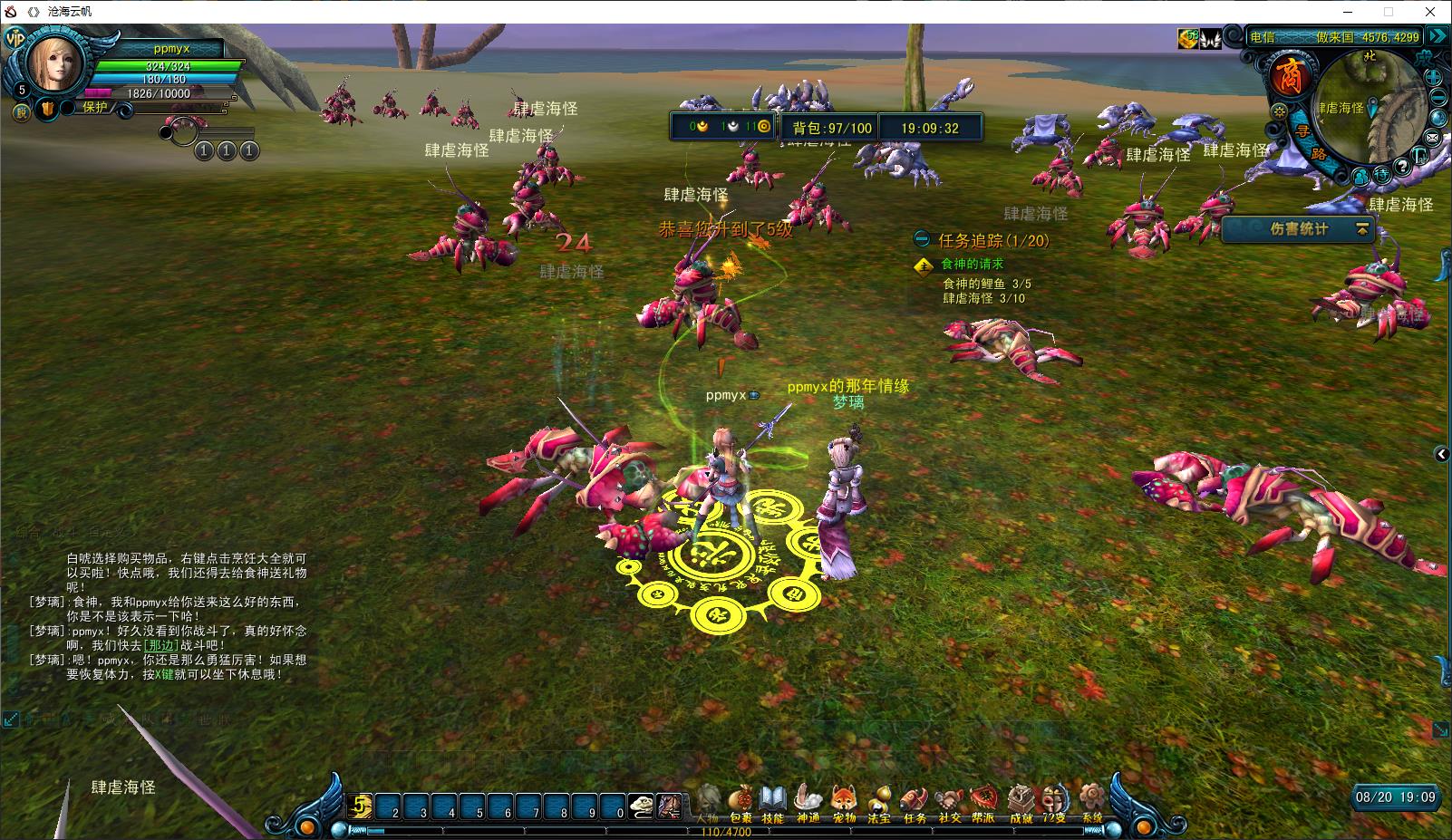Close the game window
Image resolution: width=1452 pixels, height=840 pixels.
pyautogui.click(x=1431, y=12)
